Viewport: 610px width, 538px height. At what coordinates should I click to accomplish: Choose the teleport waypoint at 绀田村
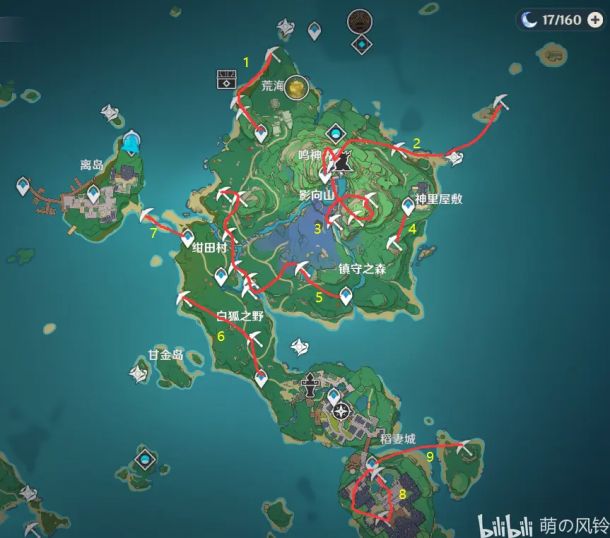pyautogui.click(x=188, y=238)
